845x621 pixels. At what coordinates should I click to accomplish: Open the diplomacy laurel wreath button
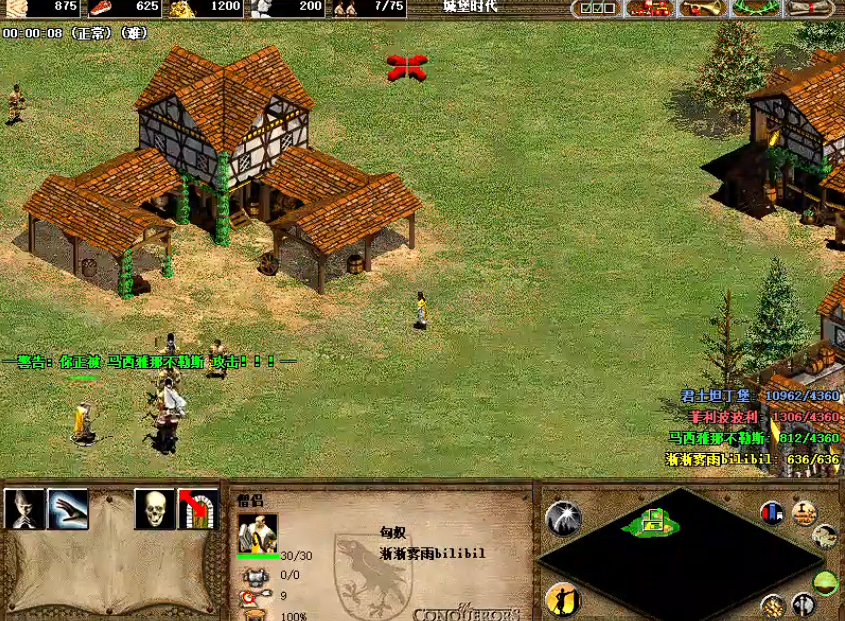(756, 8)
